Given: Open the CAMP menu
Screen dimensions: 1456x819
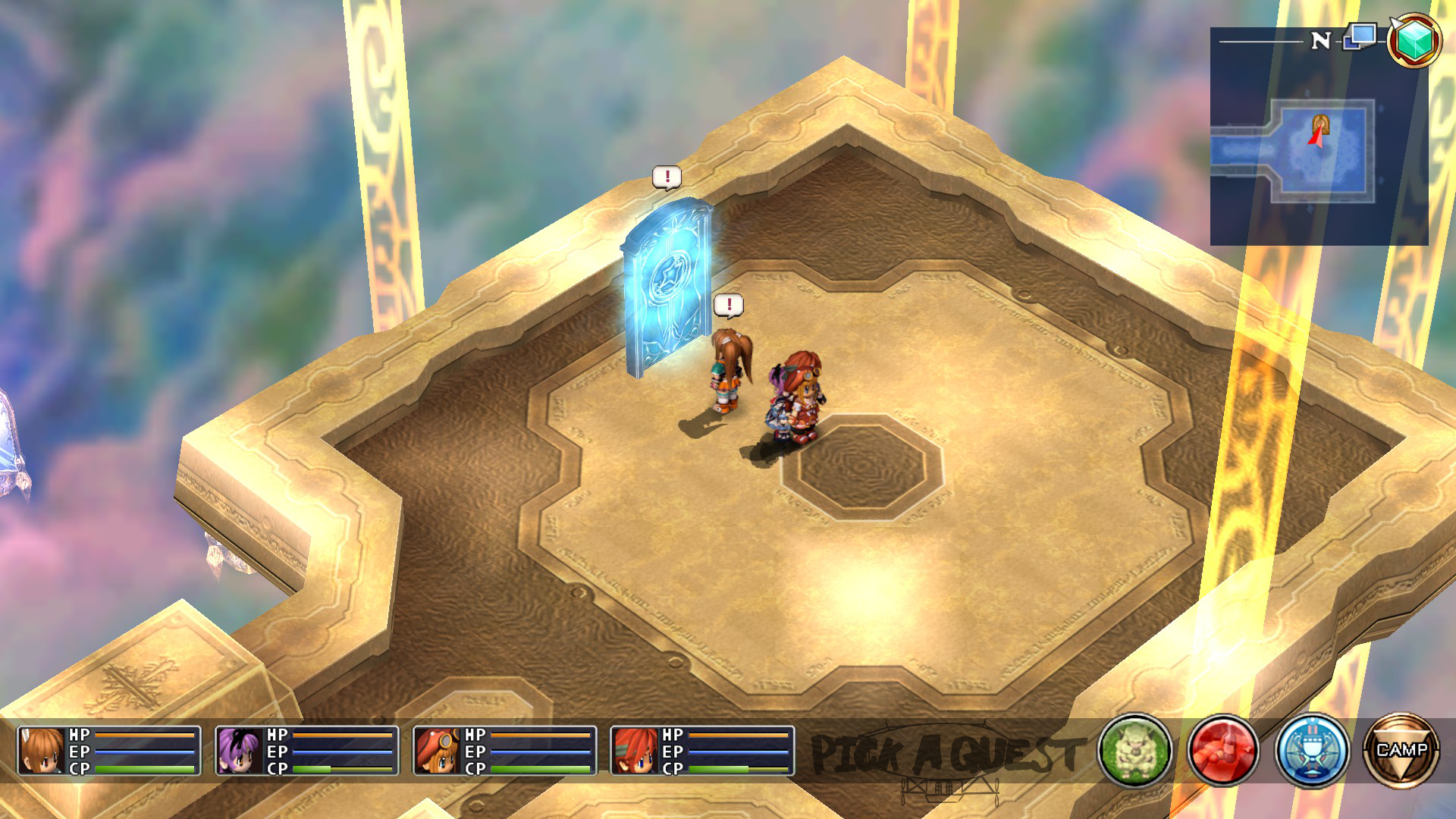Looking at the screenshot, I should tap(1401, 751).
